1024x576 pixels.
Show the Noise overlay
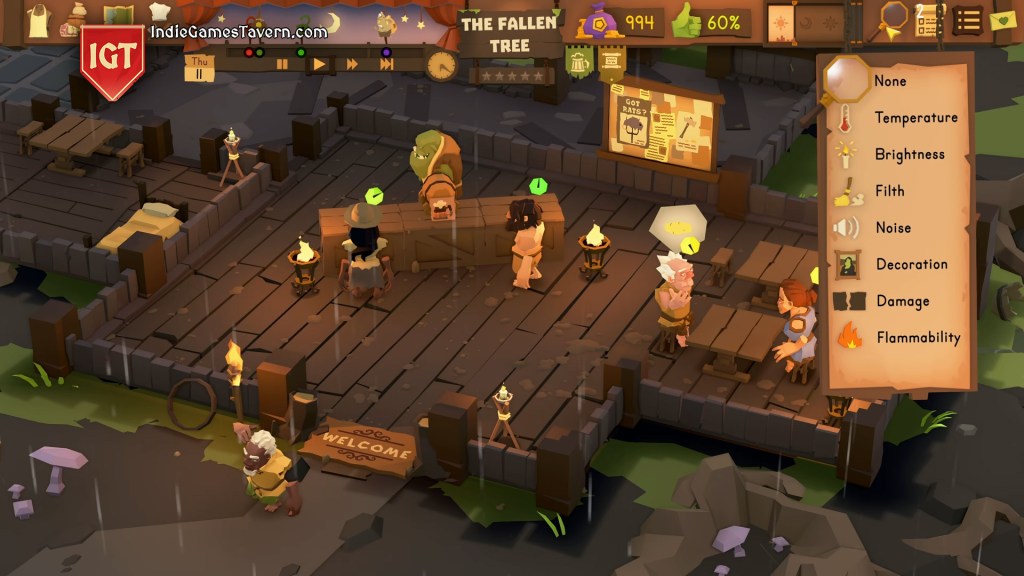pyautogui.click(x=892, y=228)
